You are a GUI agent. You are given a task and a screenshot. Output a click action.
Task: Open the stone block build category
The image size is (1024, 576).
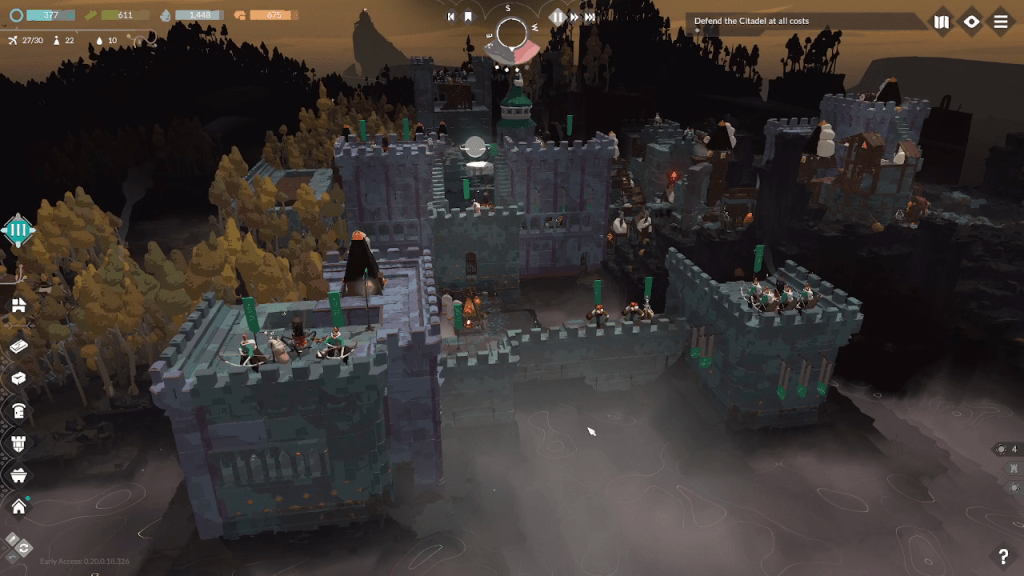[18, 379]
